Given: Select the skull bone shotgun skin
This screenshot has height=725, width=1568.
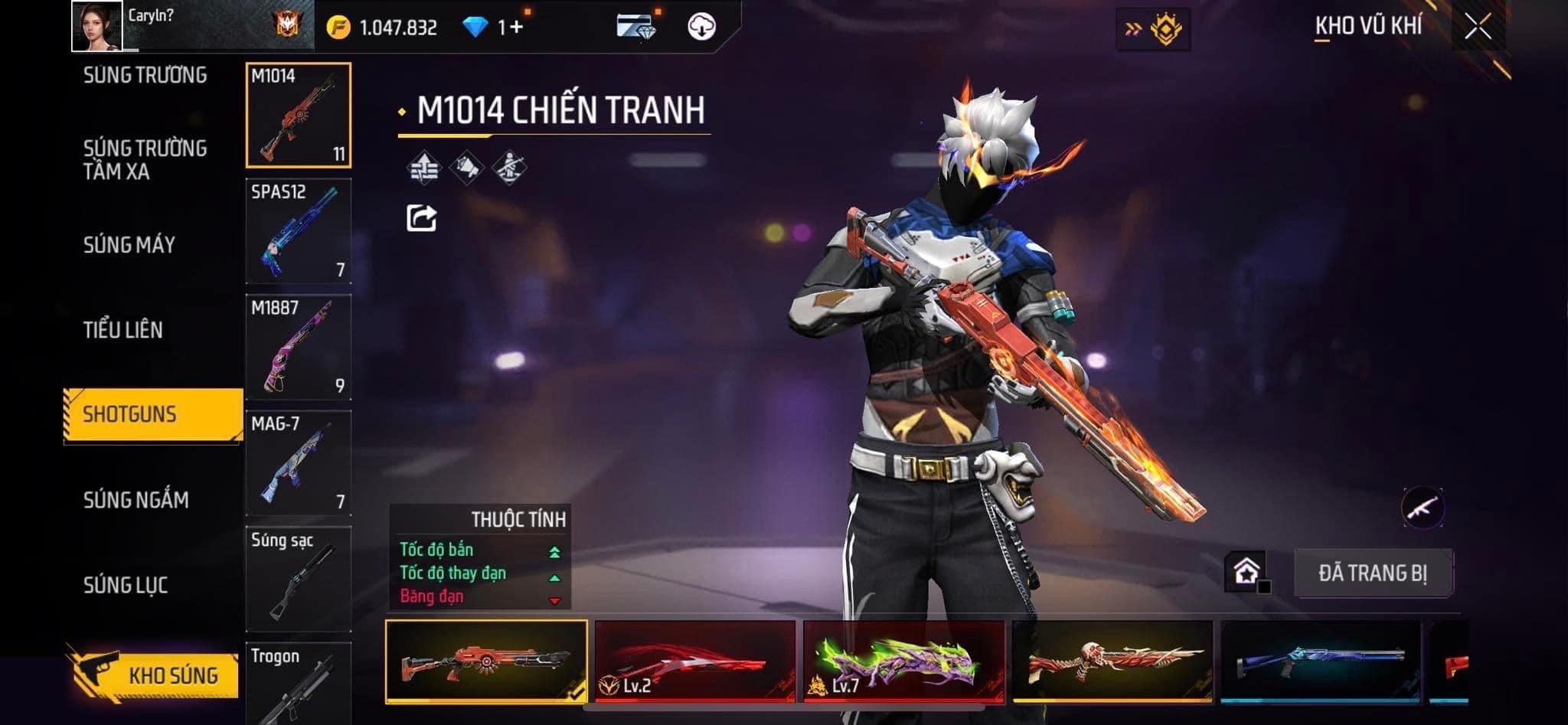Looking at the screenshot, I should (x=1112, y=661).
